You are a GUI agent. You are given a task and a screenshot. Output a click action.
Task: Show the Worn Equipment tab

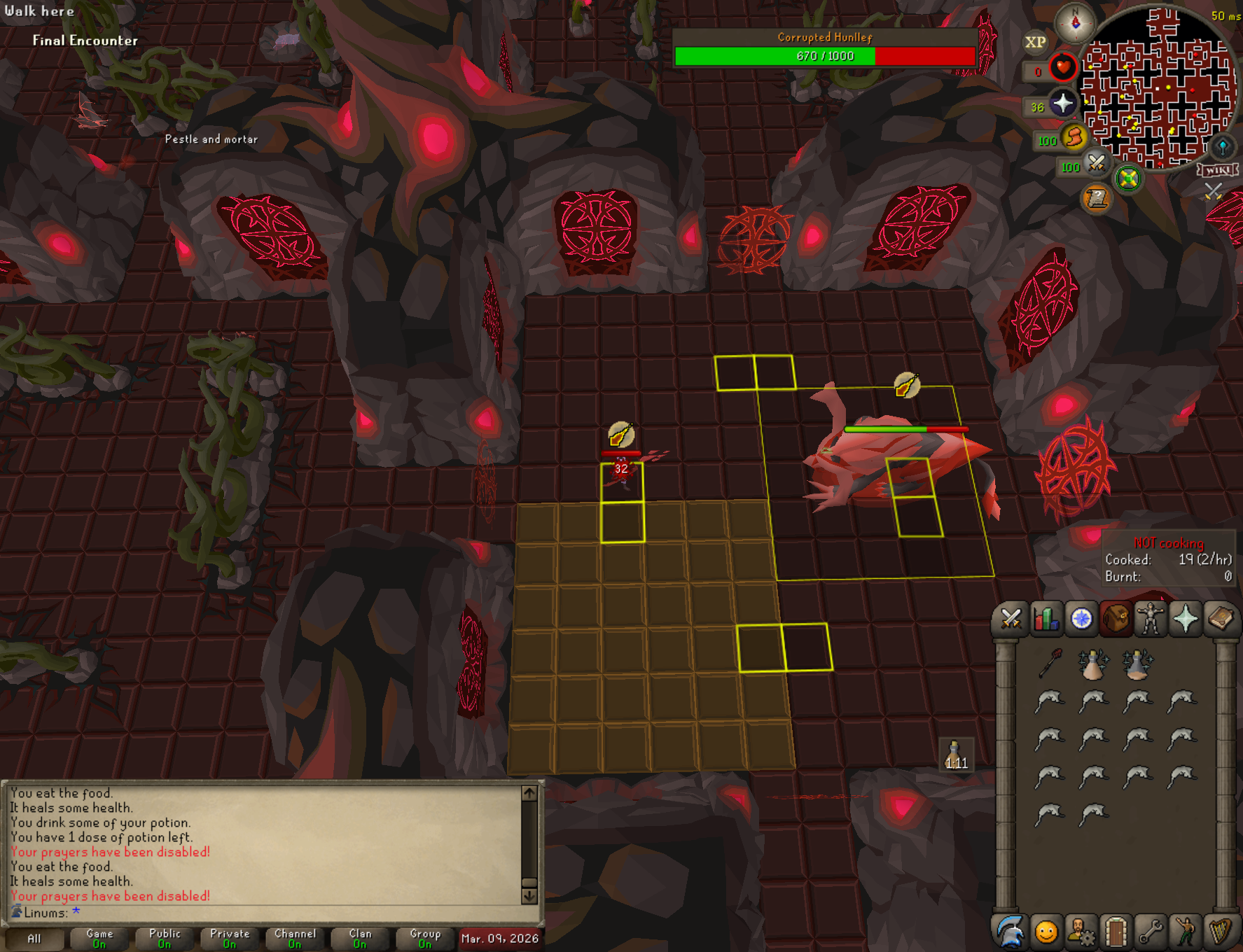(x=1150, y=619)
